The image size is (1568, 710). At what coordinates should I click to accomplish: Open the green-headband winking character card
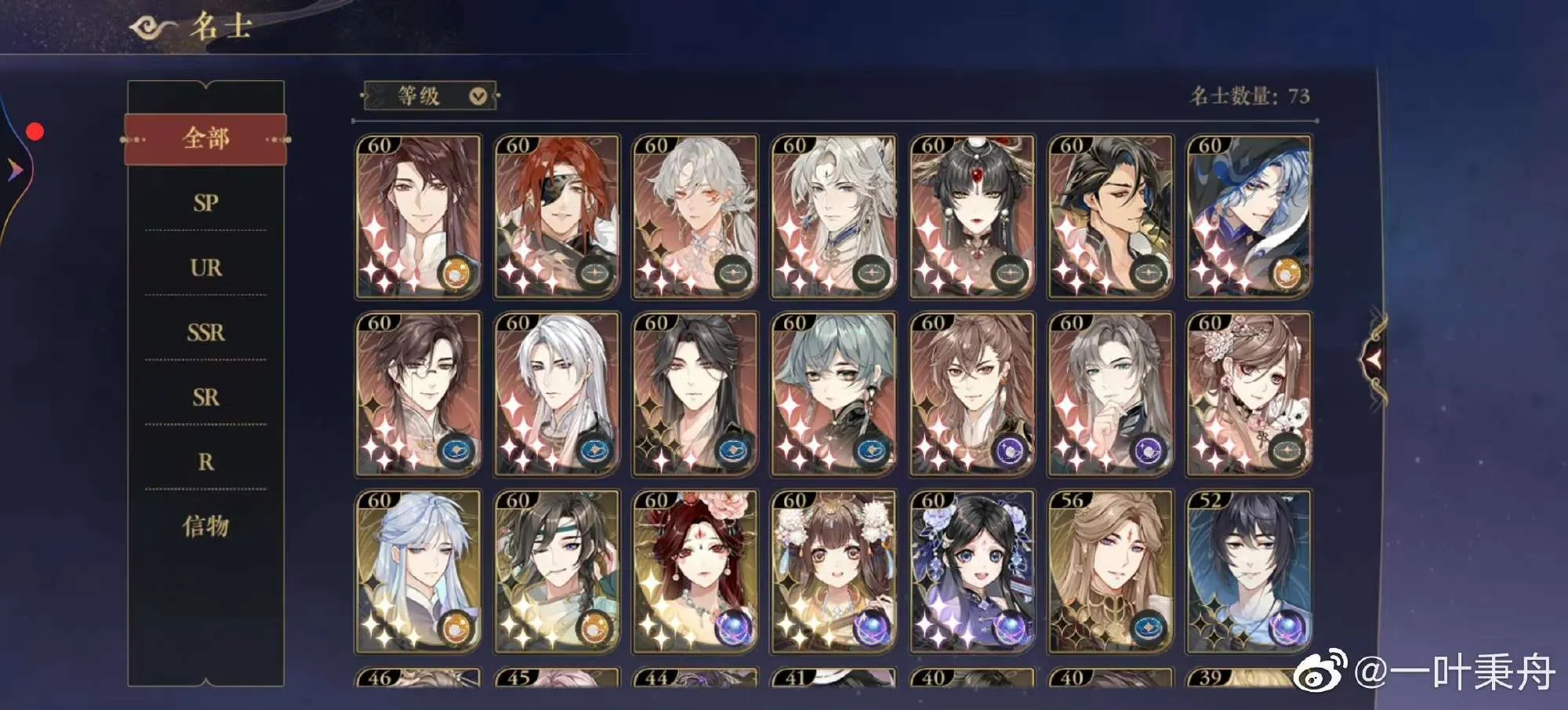click(x=557, y=571)
